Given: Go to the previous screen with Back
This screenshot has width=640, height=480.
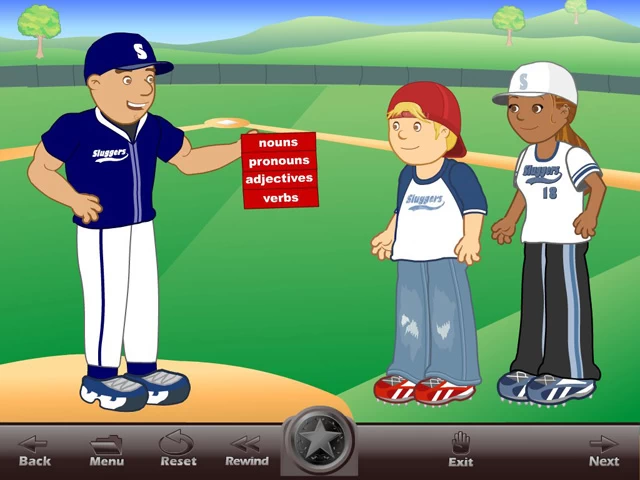Looking at the screenshot, I should [x=34, y=450].
